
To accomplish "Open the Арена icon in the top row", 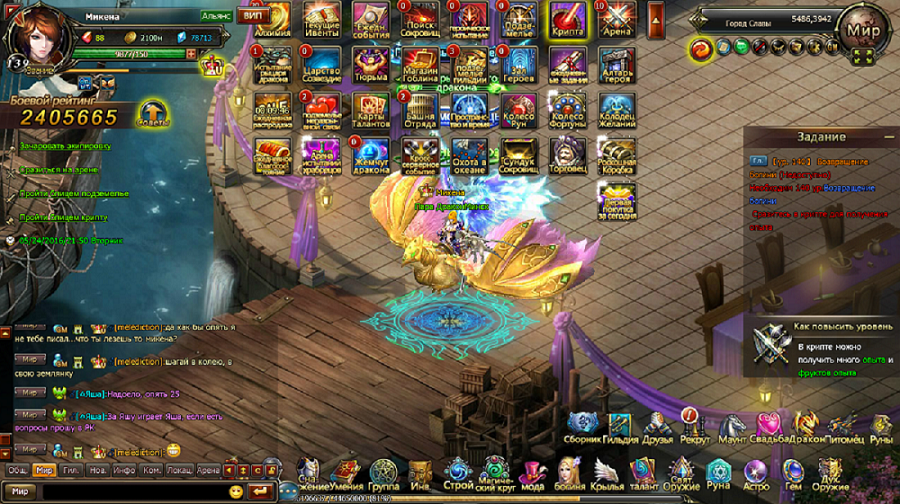I will (616, 17).
